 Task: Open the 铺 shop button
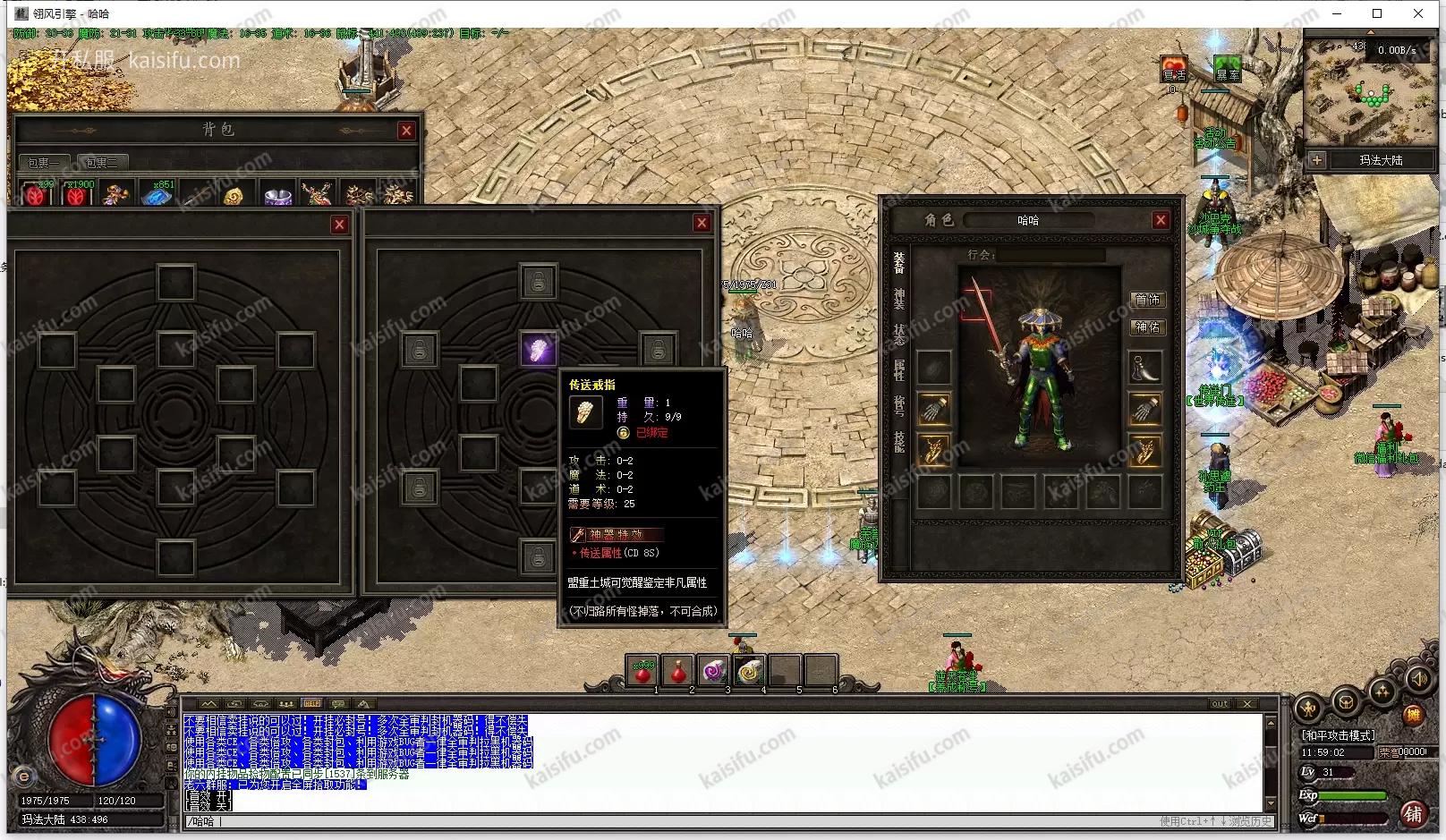point(1412,813)
